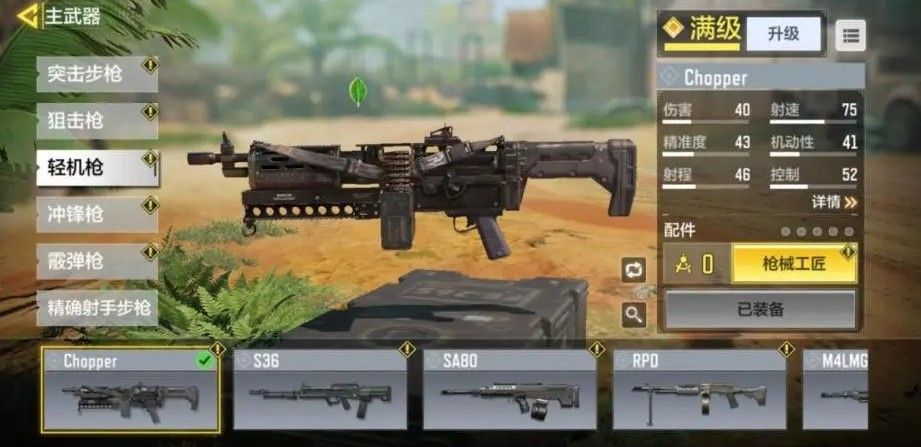Select the 精确射手步枪 category

(x=96, y=306)
